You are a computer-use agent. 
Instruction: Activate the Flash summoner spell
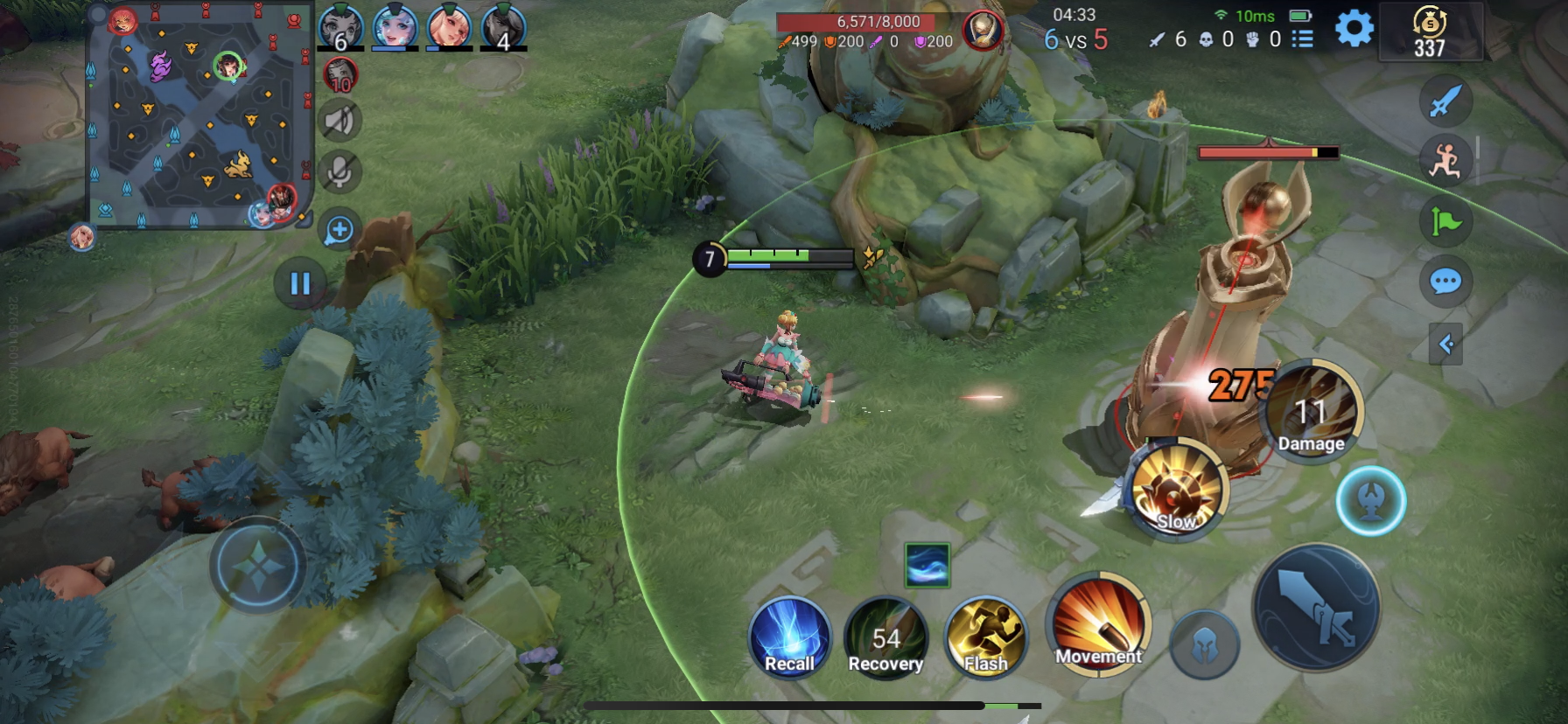tap(985, 637)
